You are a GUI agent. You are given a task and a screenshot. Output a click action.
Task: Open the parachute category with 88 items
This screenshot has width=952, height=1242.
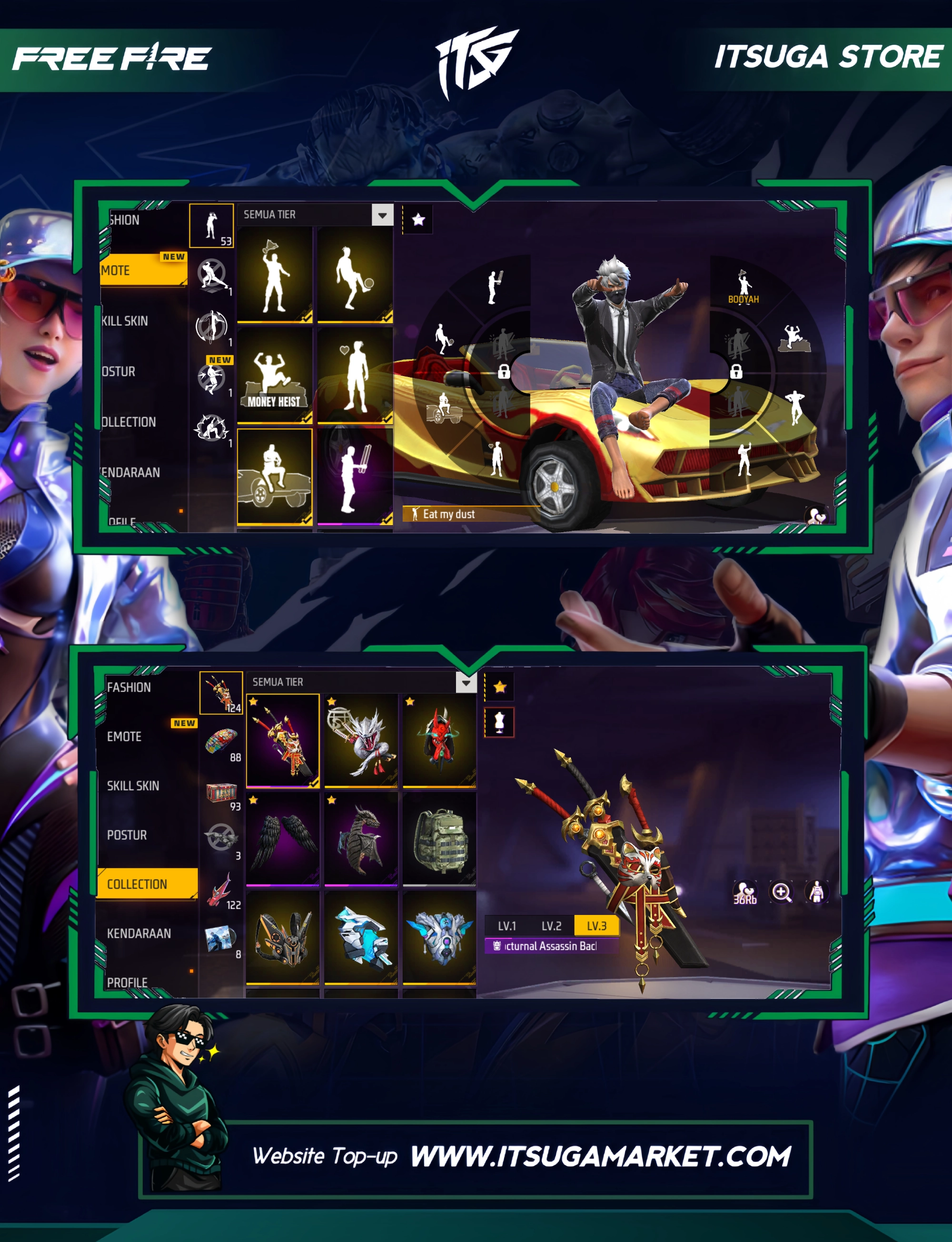tap(221, 743)
